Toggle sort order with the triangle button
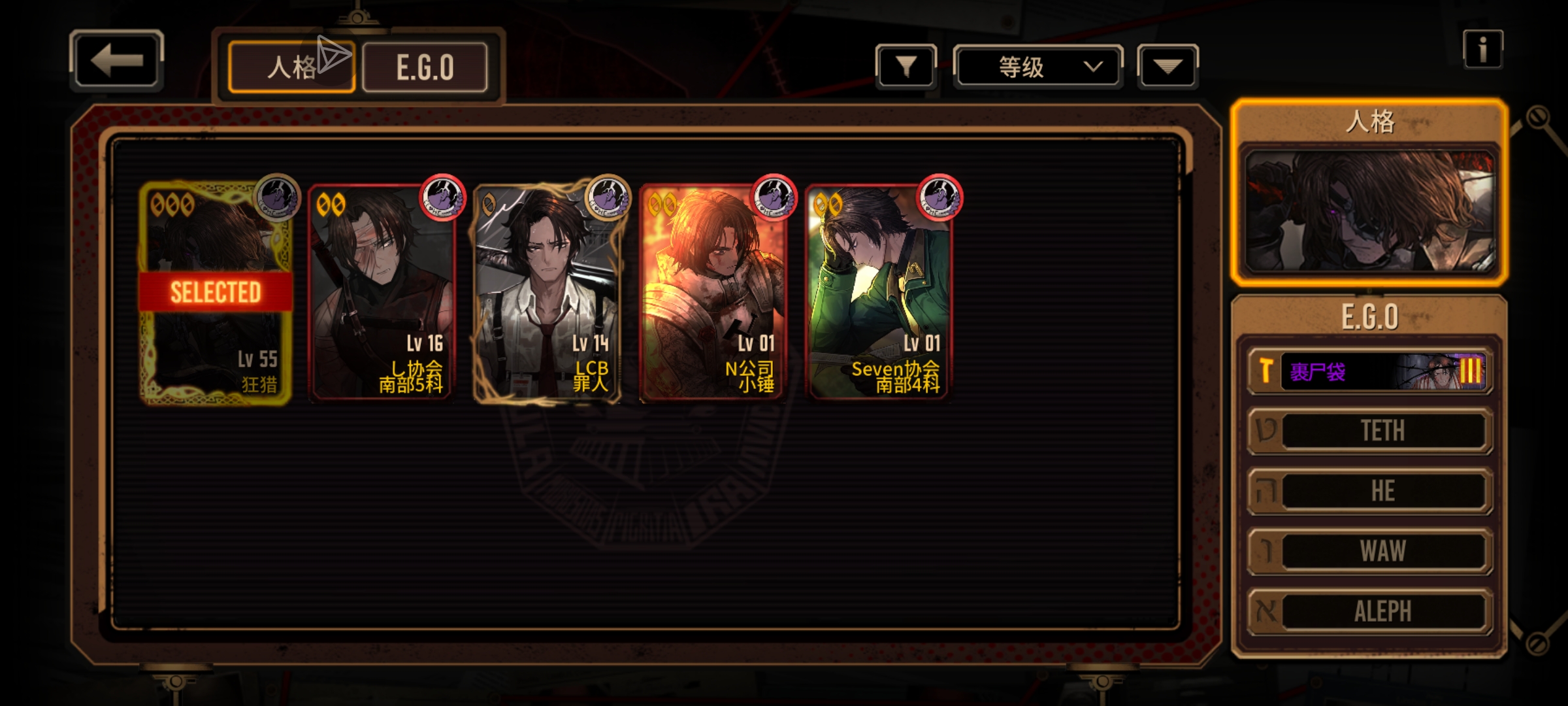This screenshot has height=706, width=1568. pos(1167,66)
